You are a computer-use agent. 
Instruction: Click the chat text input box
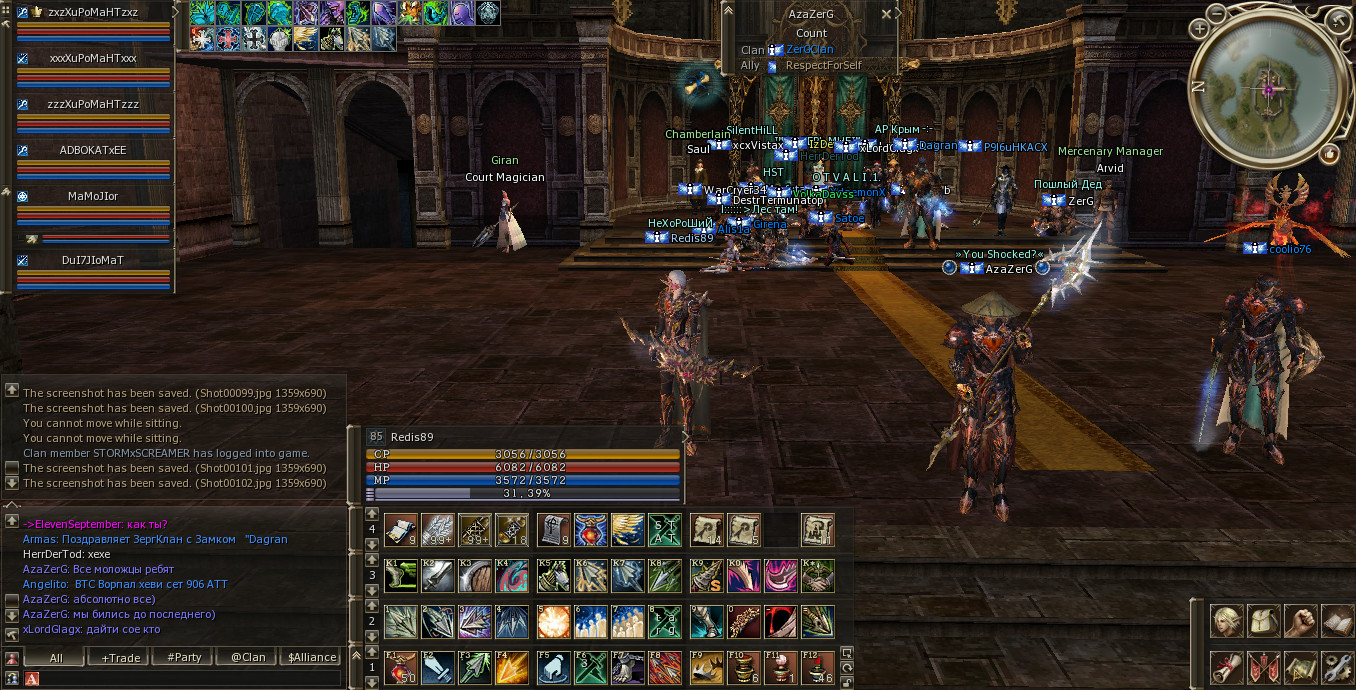[x=190, y=679]
